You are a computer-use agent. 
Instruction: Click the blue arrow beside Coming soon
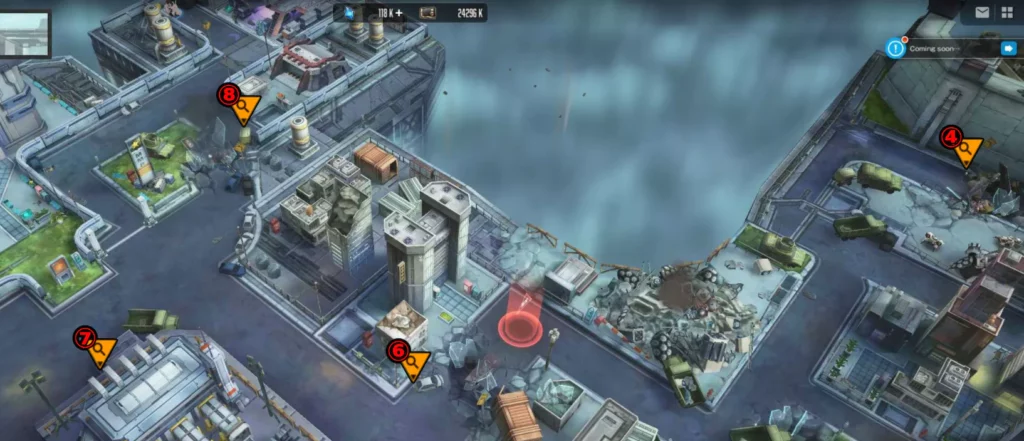tap(1008, 48)
